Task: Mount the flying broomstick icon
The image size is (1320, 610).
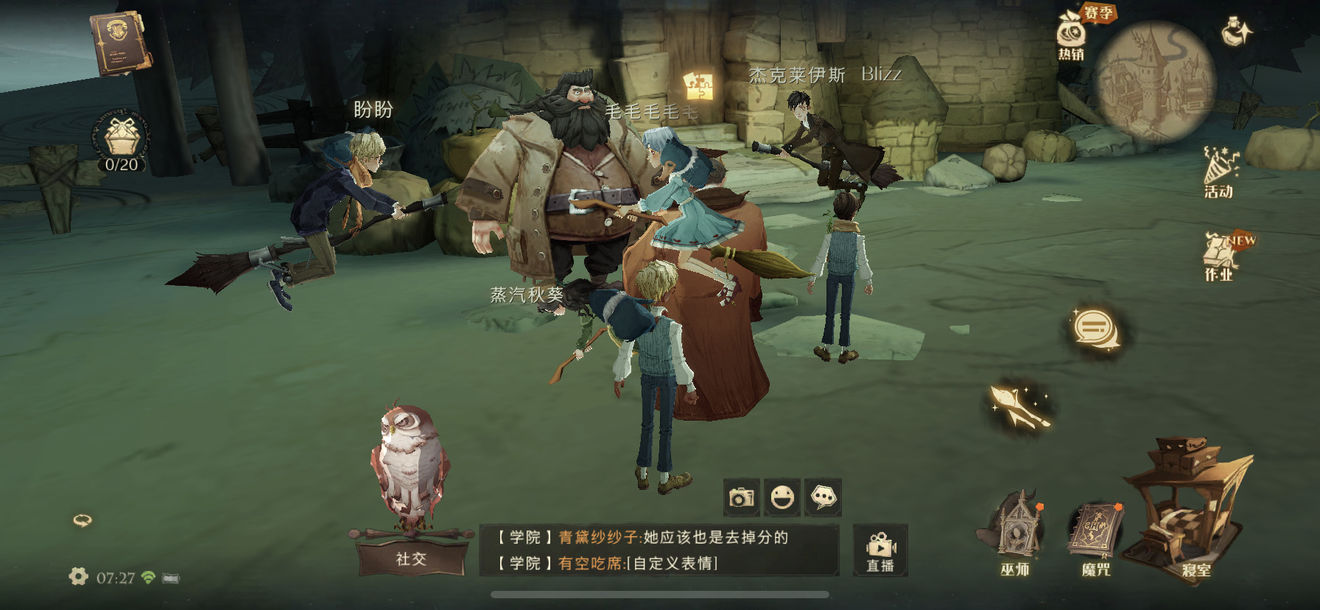Action: 1018,404
